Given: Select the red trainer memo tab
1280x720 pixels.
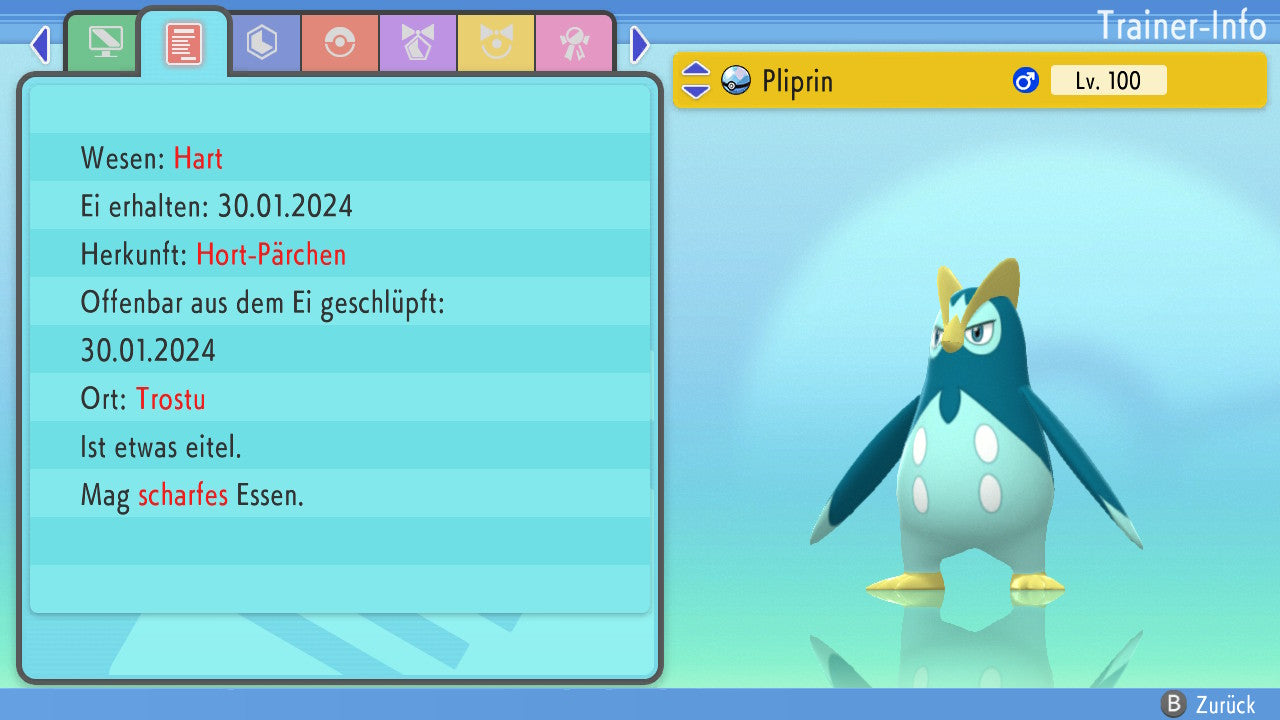Looking at the screenshot, I should coord(184,43).
